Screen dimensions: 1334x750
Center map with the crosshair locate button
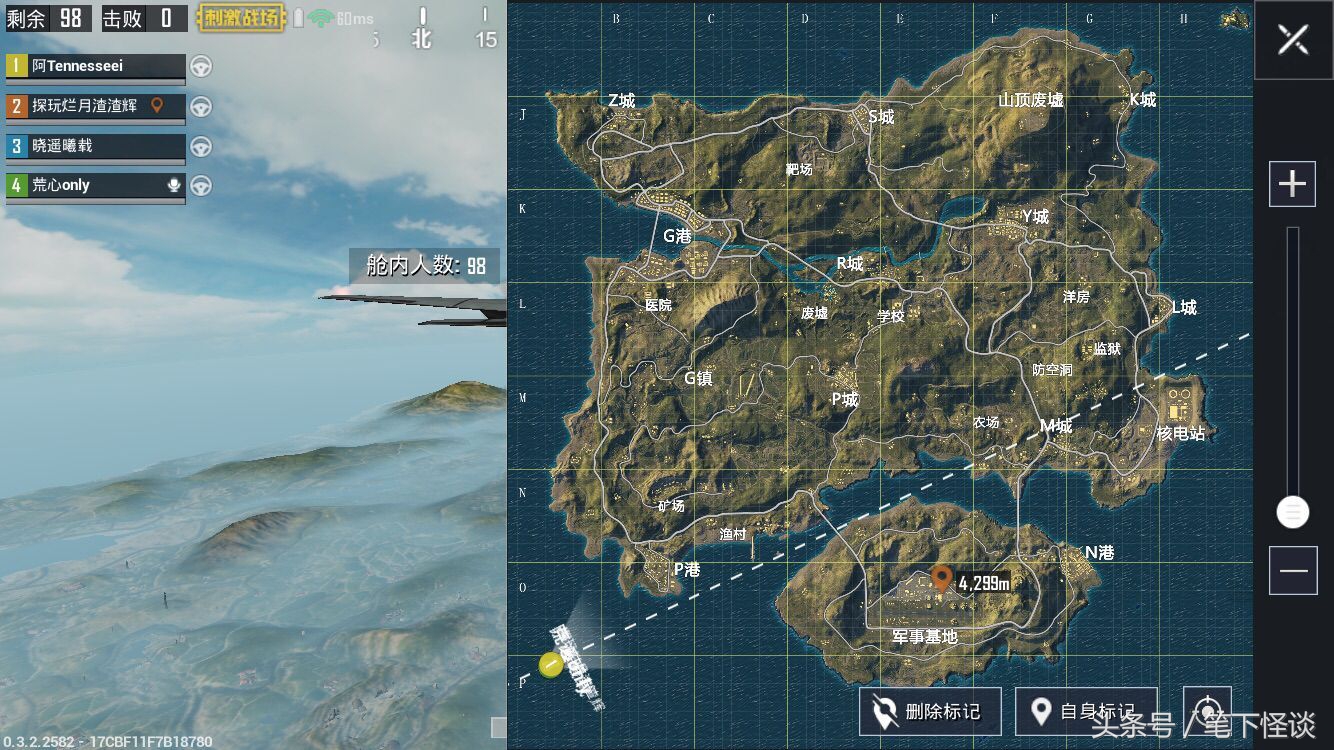[x=1207, y=709]
